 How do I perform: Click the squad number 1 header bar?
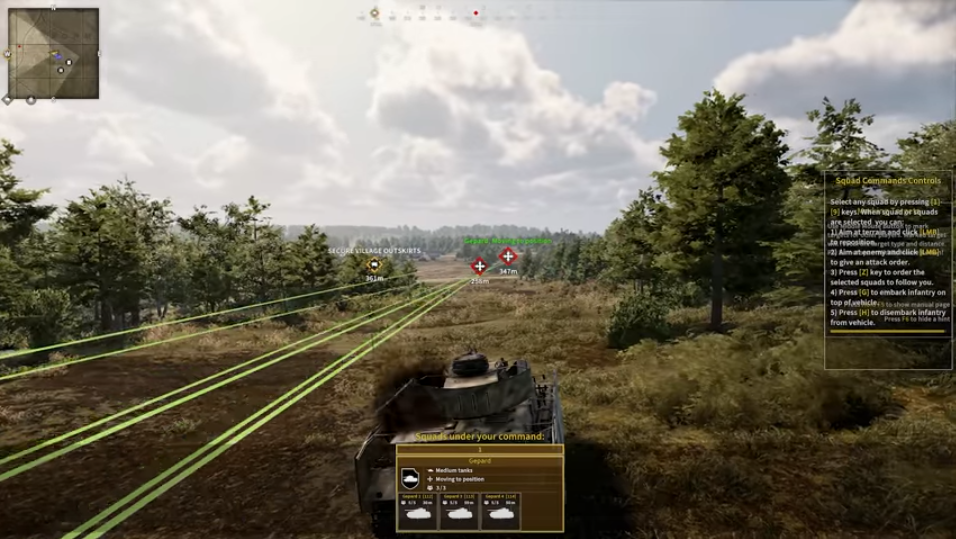479,450
